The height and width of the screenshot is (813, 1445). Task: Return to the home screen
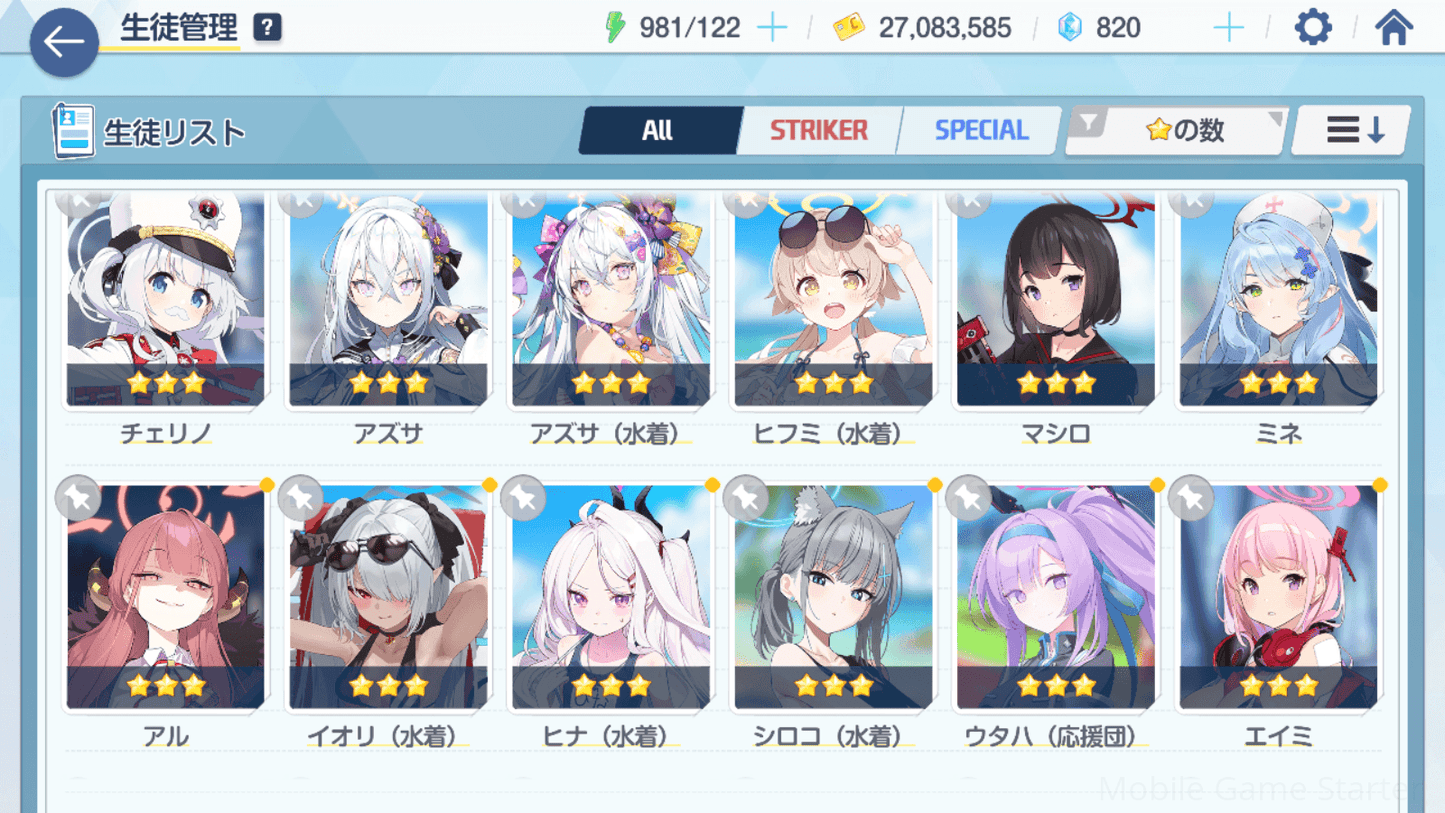1393,28
